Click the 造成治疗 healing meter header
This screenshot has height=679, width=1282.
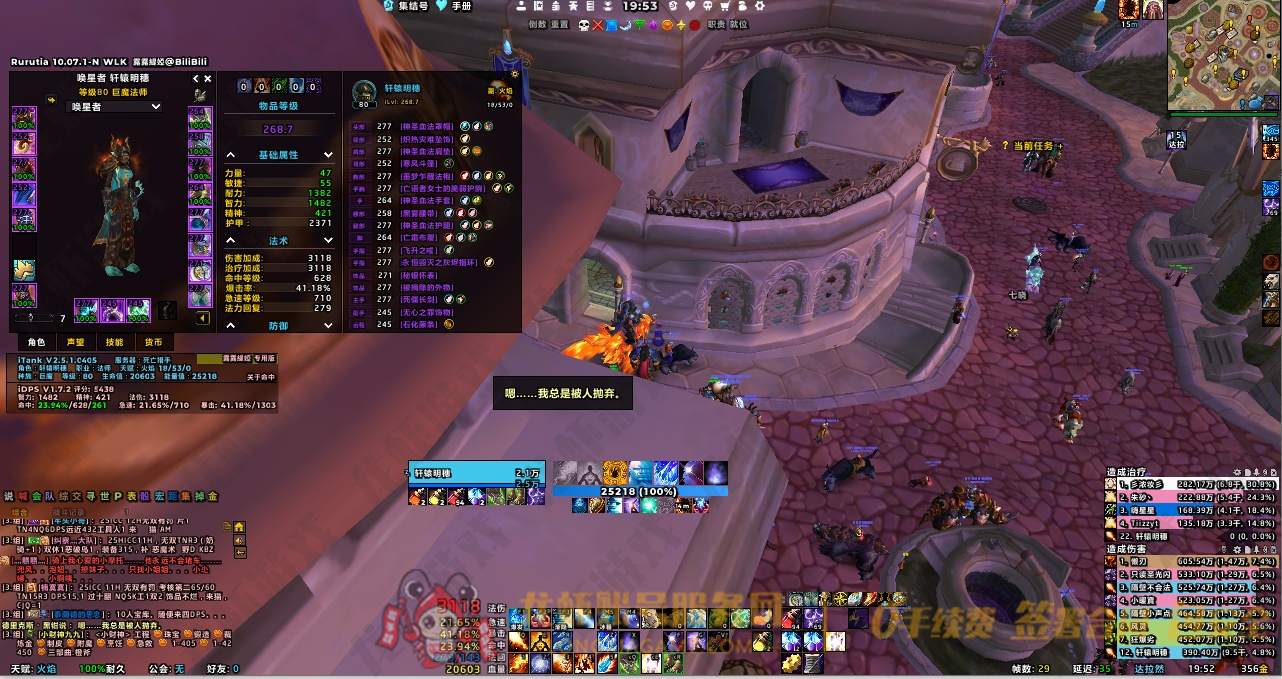click(x=1132, y=471)
